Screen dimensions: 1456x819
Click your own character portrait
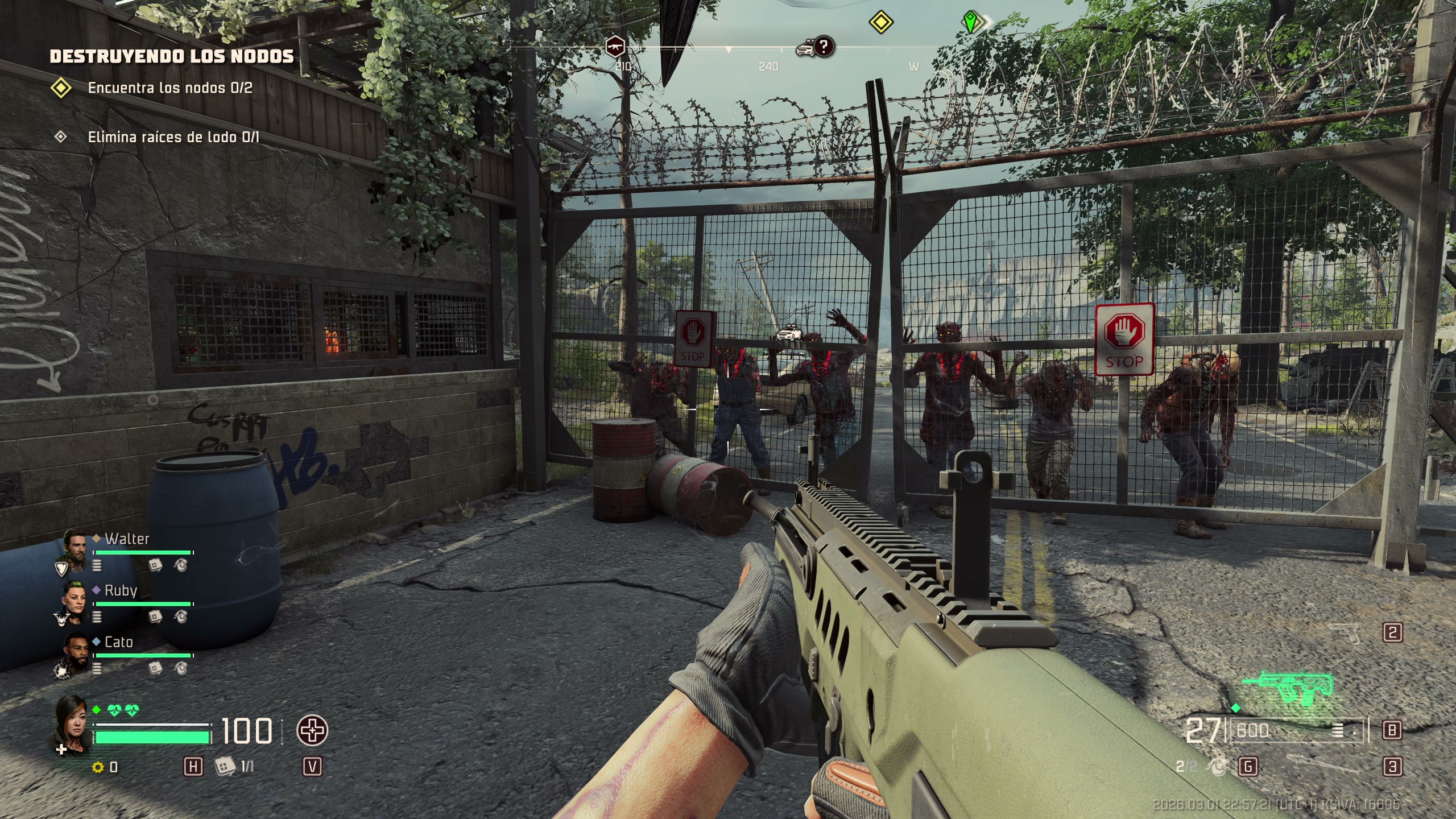click(x=72, y=722)
